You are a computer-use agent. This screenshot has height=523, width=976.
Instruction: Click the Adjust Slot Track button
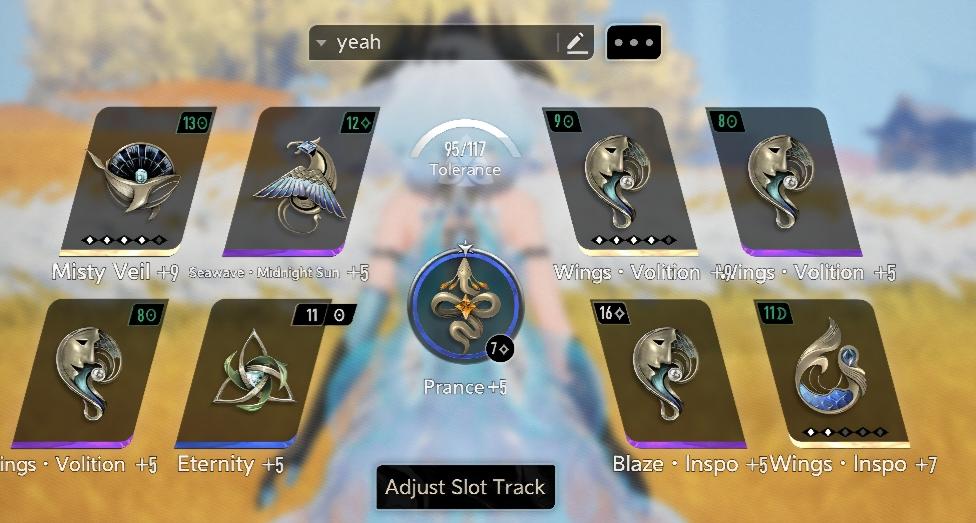click(x=465, y=488)
